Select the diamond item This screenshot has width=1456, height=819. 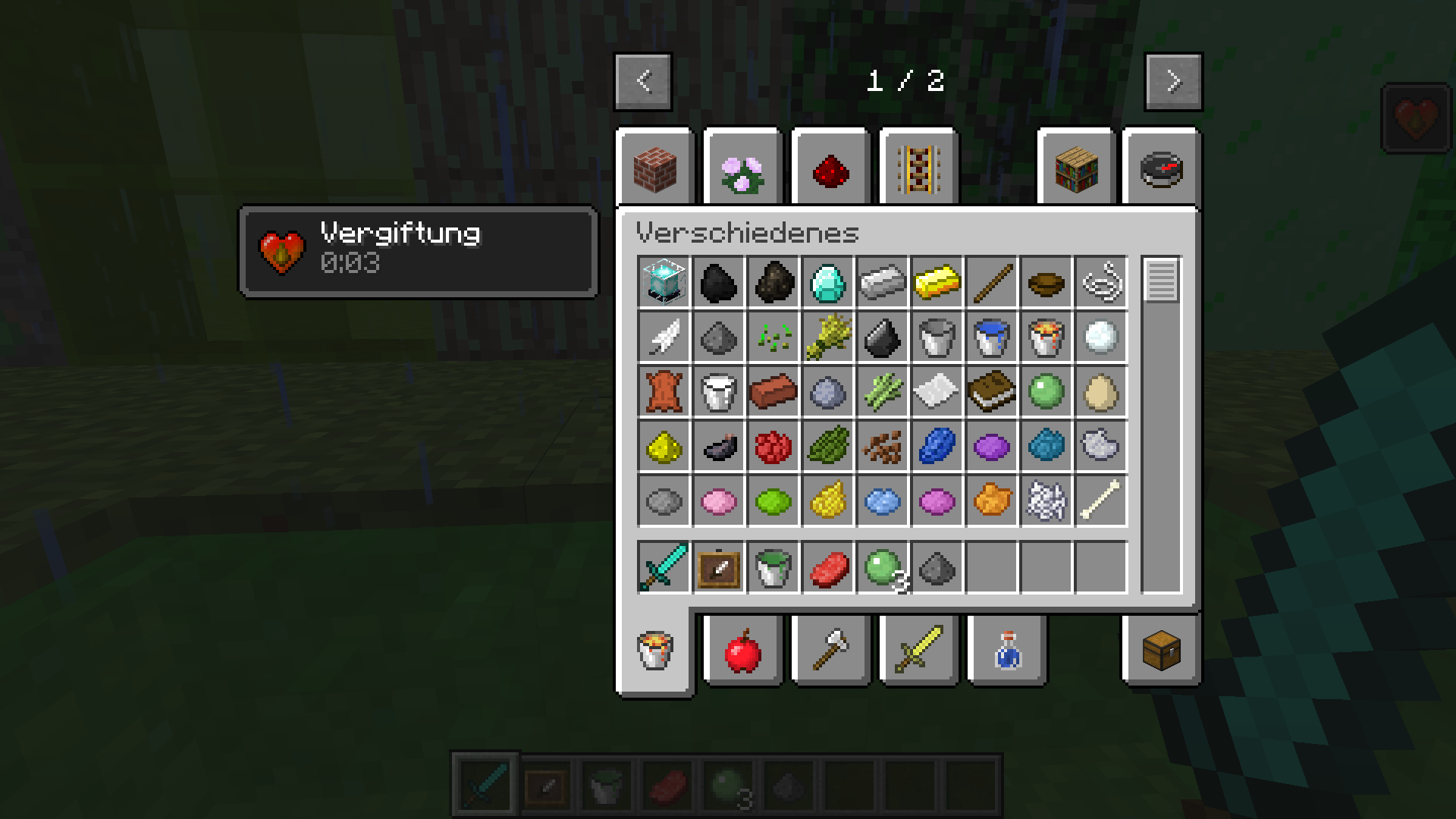tap(827, 283)
